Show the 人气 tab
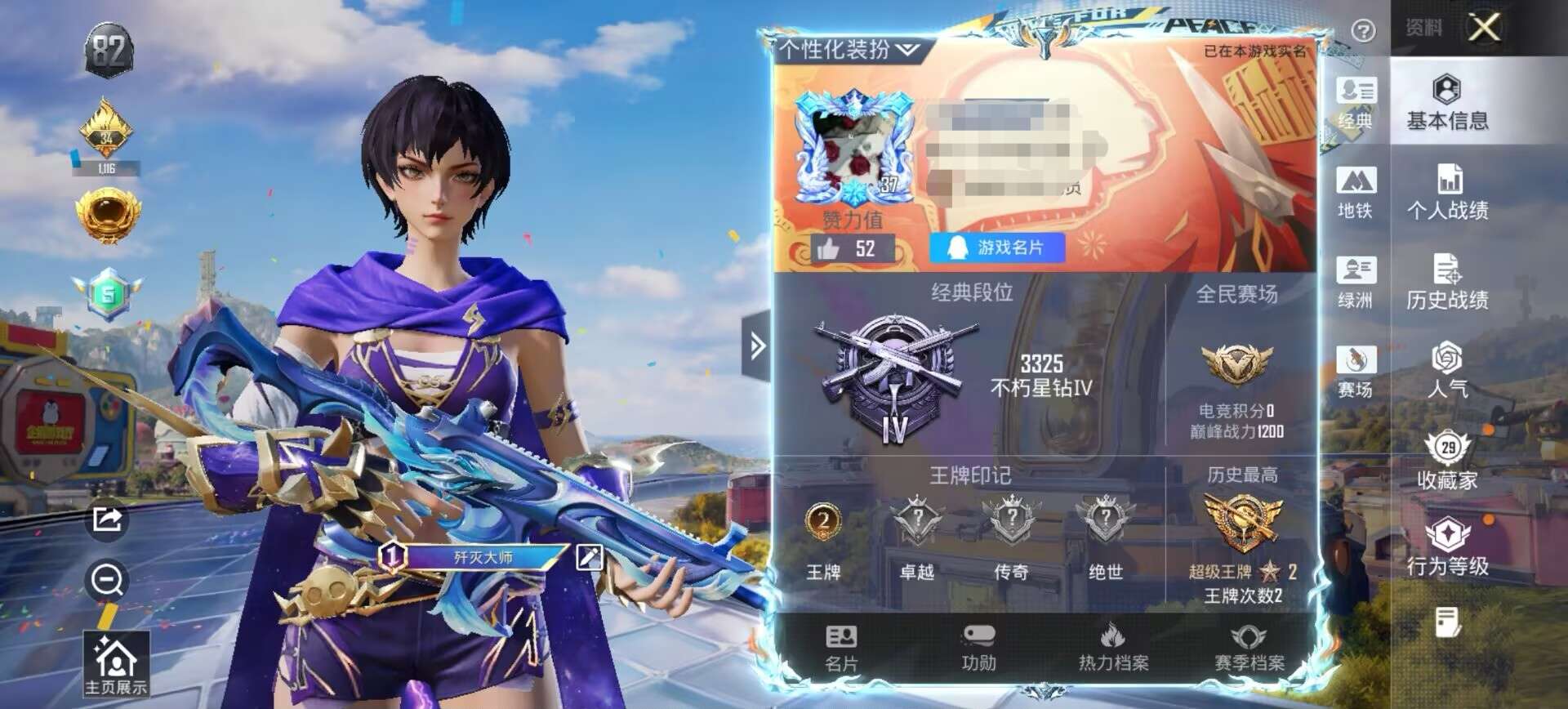 (1447, 371)
